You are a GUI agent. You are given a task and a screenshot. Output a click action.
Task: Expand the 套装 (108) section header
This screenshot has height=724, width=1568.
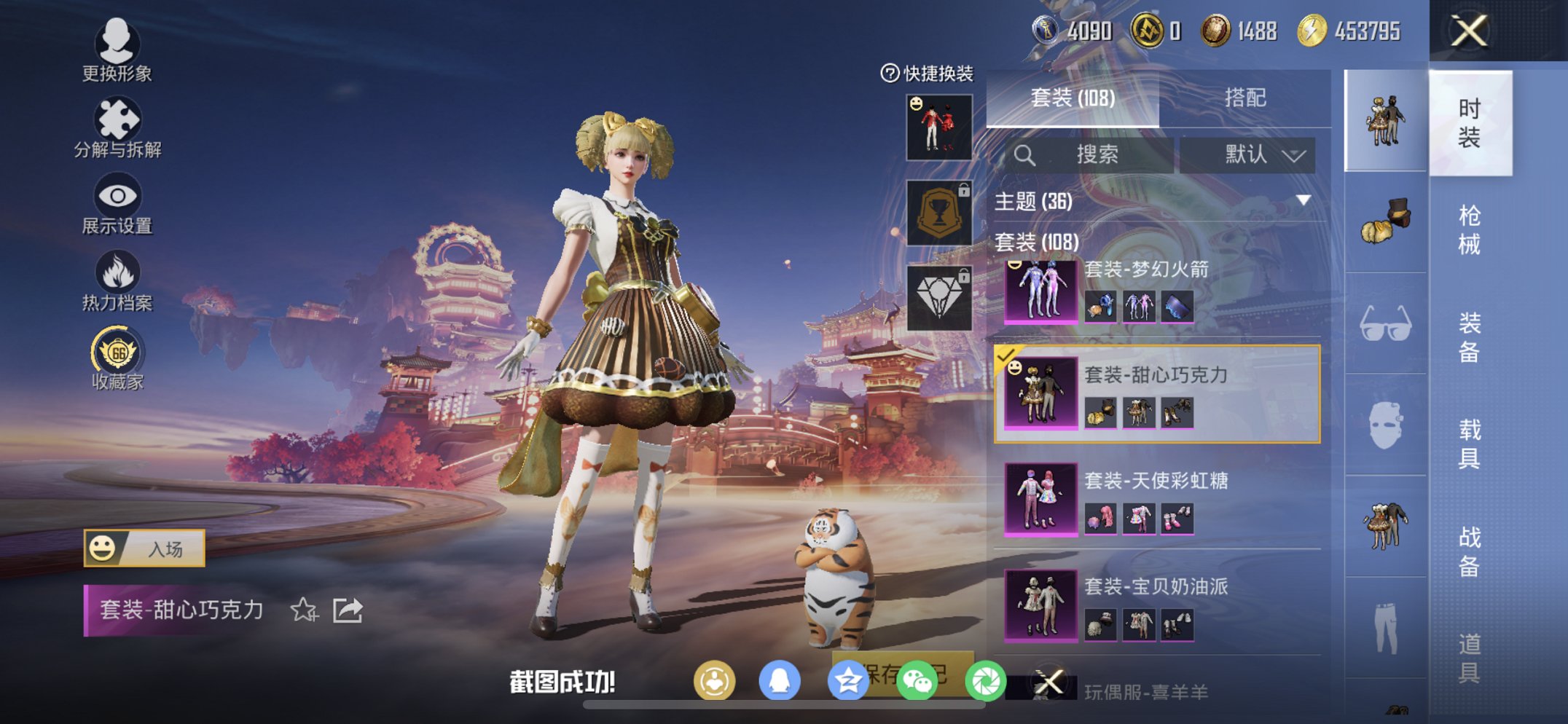pyautogui.click(x=1038, y=243)
